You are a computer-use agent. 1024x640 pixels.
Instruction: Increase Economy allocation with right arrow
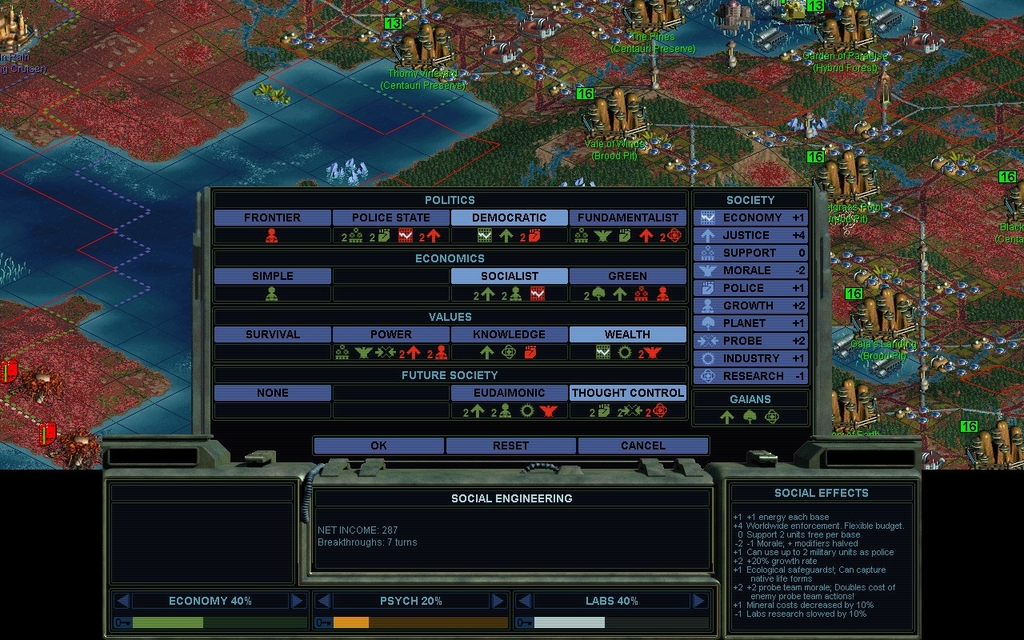pyautogui.click(x=297, y=601)
